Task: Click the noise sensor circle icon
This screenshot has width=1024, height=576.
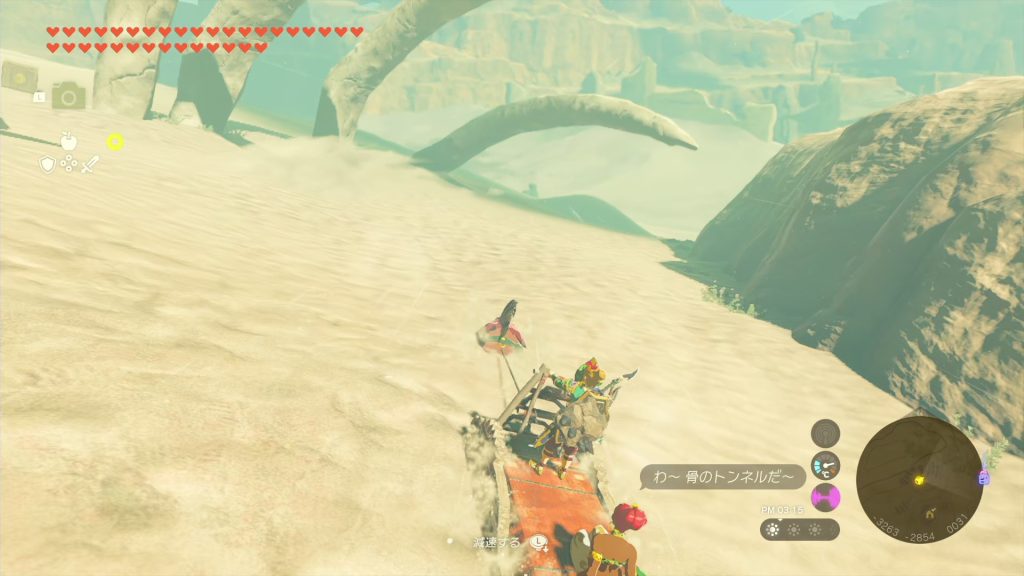Action: pos(825,433)
